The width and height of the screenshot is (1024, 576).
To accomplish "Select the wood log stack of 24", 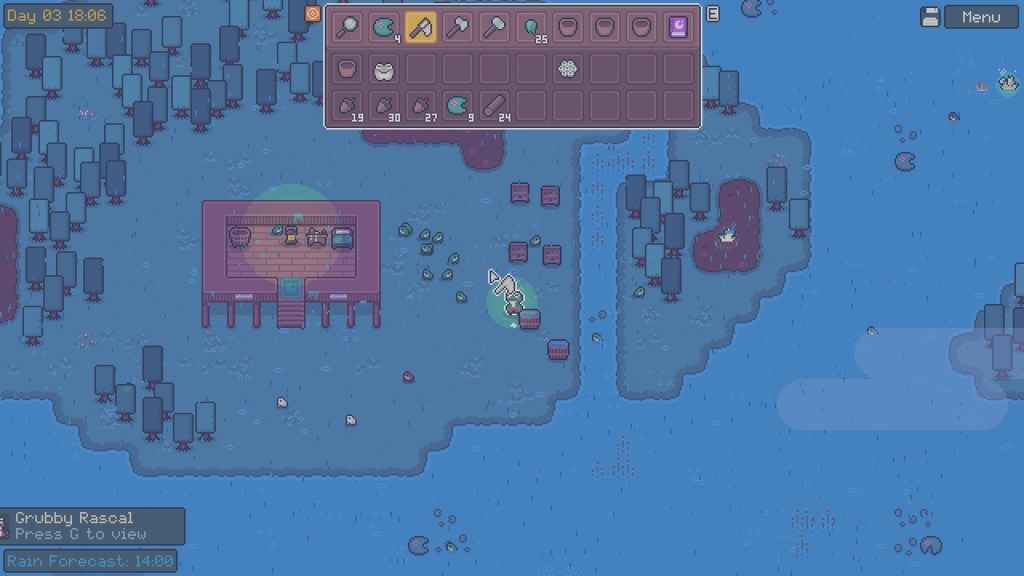I will point(494,106).
